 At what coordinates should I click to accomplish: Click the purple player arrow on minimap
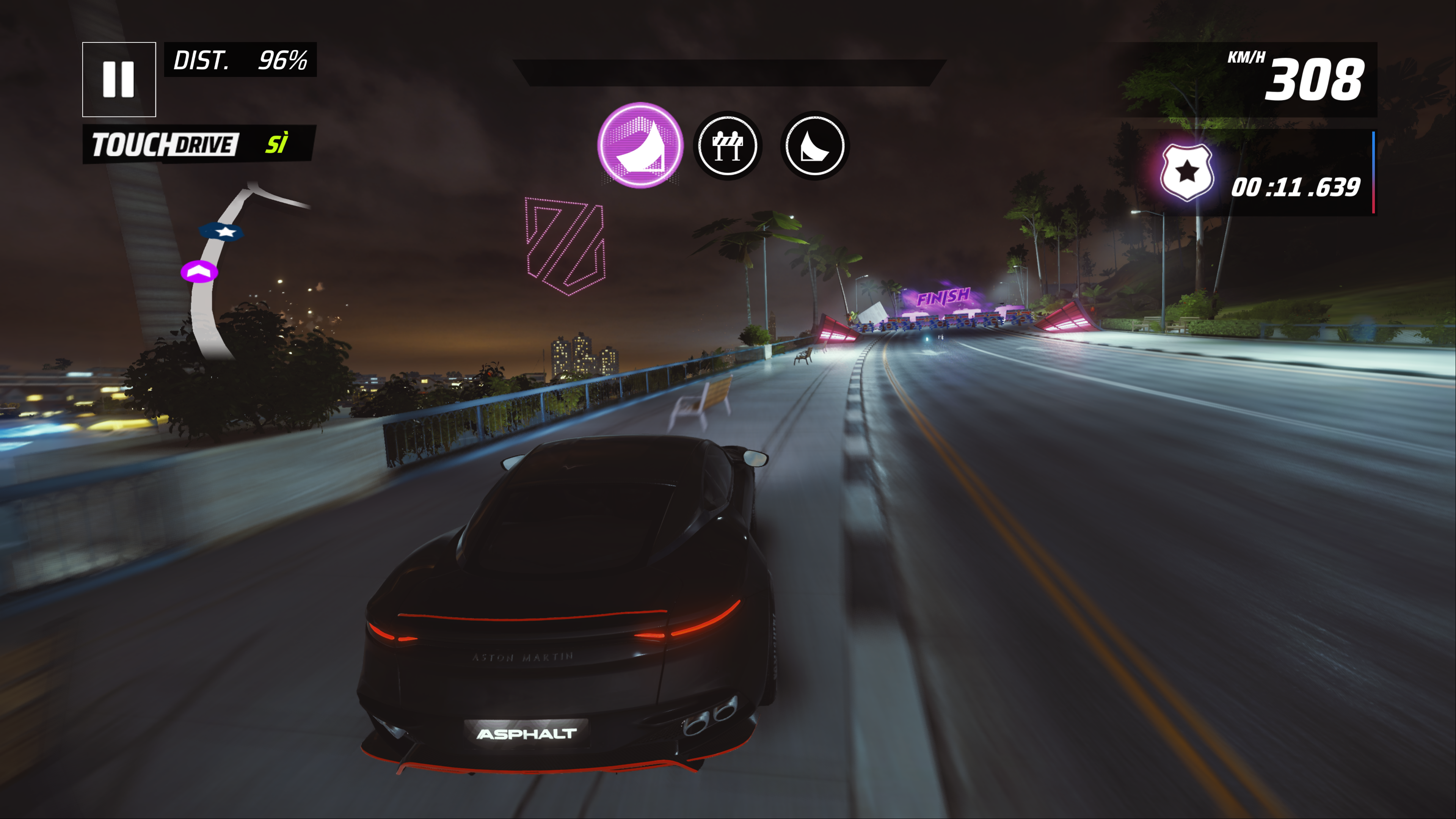coord(199,272)
